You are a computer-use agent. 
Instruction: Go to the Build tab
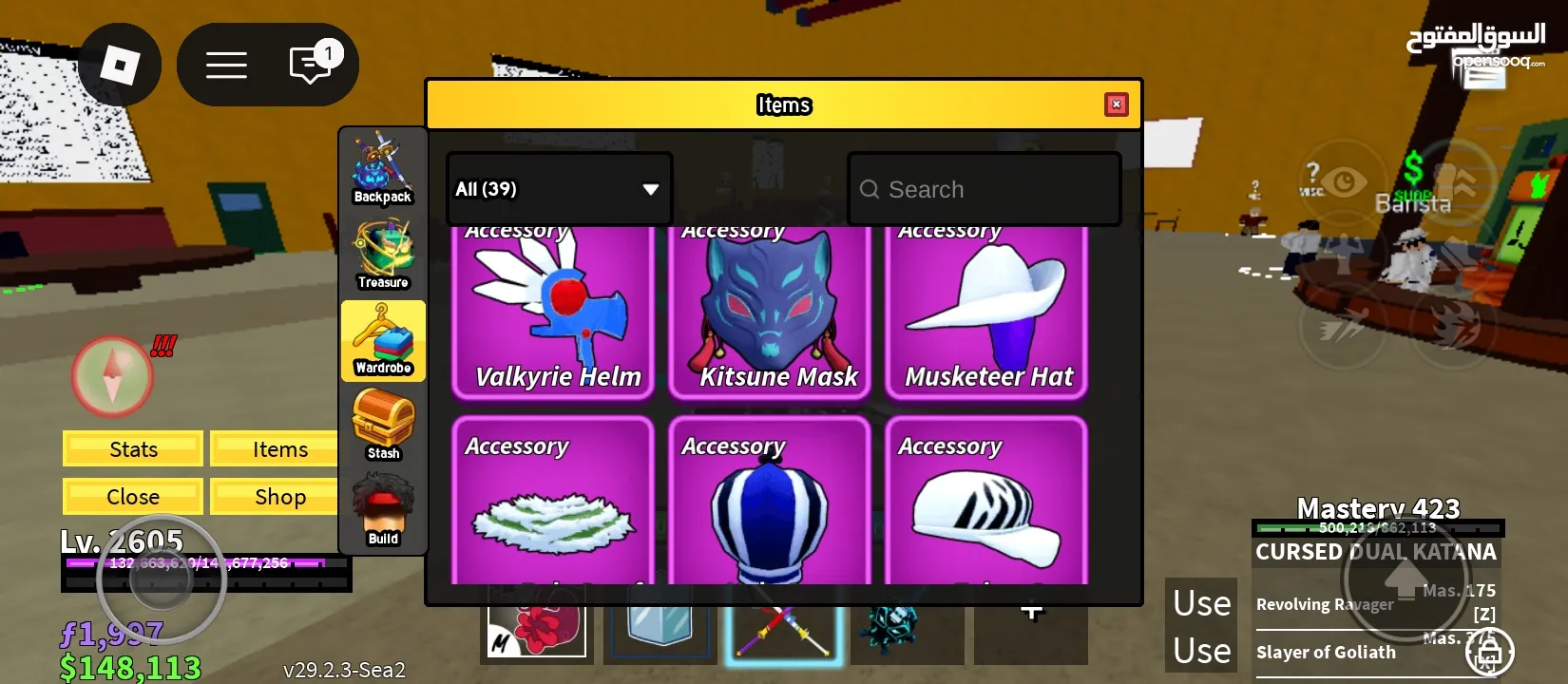point(383,511)
